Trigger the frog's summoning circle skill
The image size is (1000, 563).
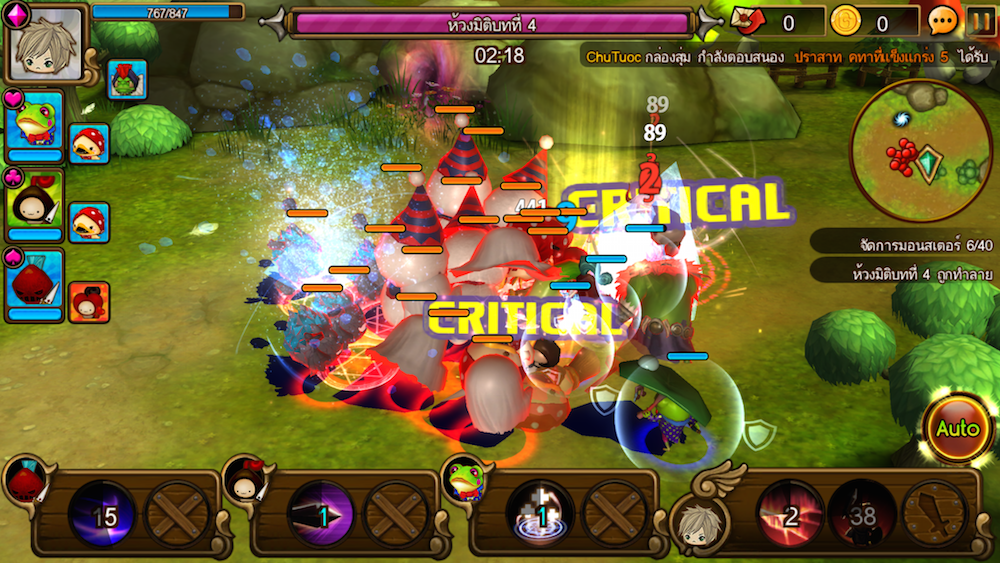click(x=540, y=515)
